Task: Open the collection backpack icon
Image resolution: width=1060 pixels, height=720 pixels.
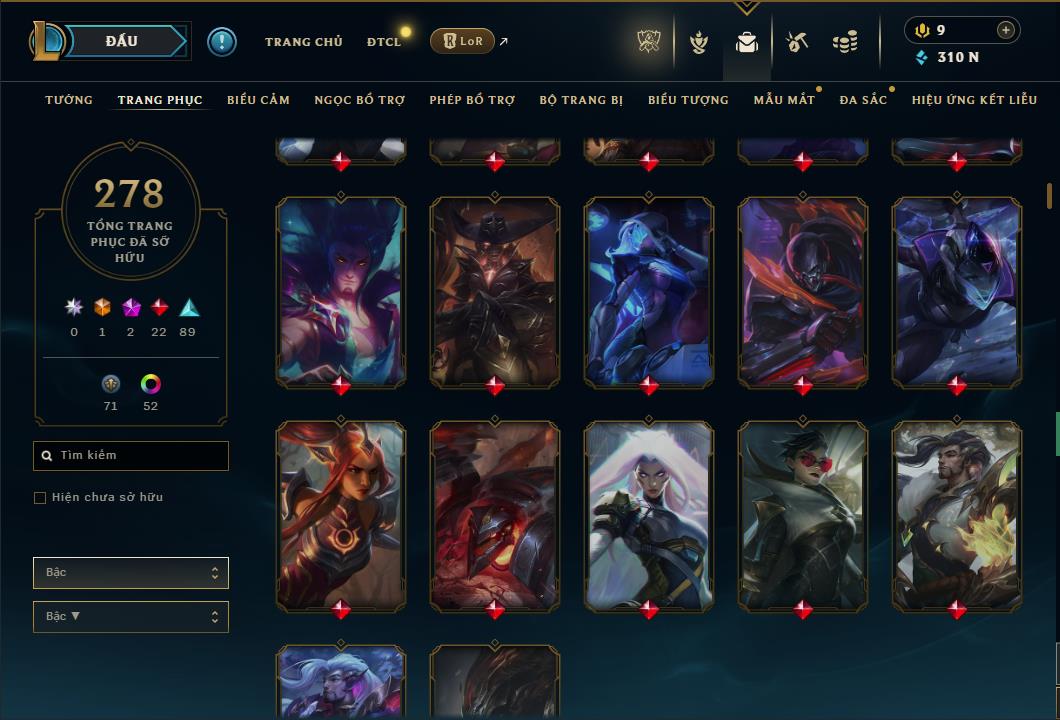Action: [746, 42]
